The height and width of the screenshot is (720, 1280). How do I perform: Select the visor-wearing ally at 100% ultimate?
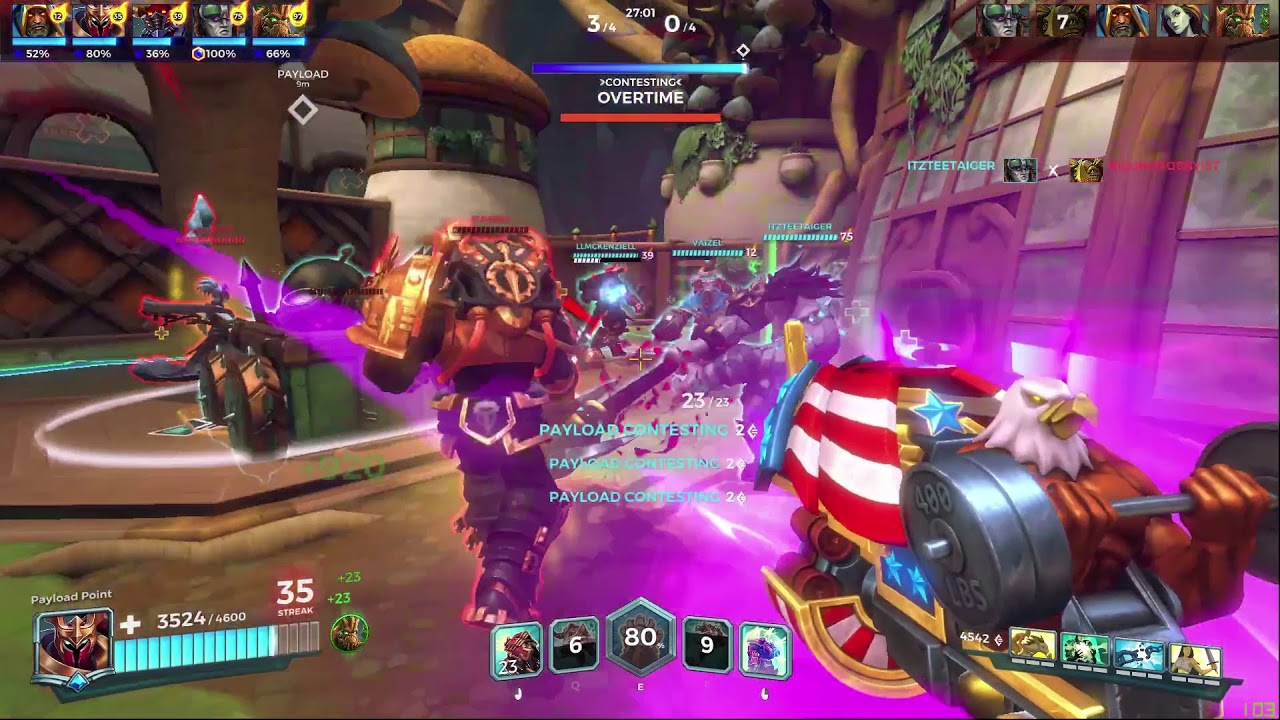[217, 22]
